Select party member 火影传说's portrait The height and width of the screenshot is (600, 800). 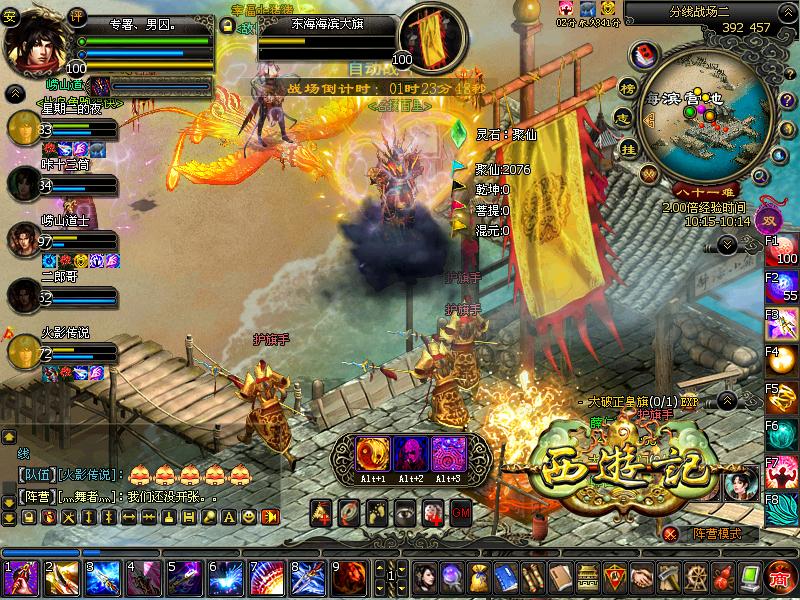24,351
